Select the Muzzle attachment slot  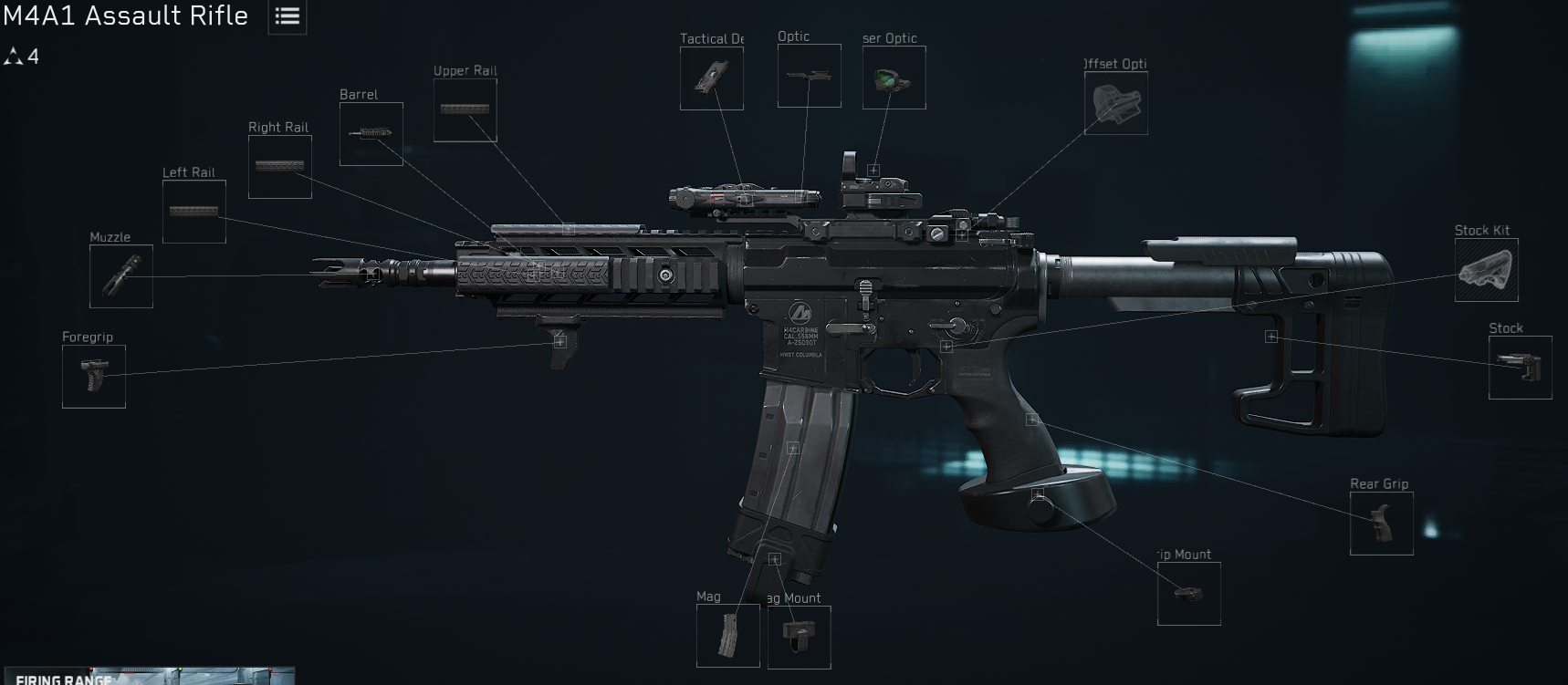tap(121, 276)
